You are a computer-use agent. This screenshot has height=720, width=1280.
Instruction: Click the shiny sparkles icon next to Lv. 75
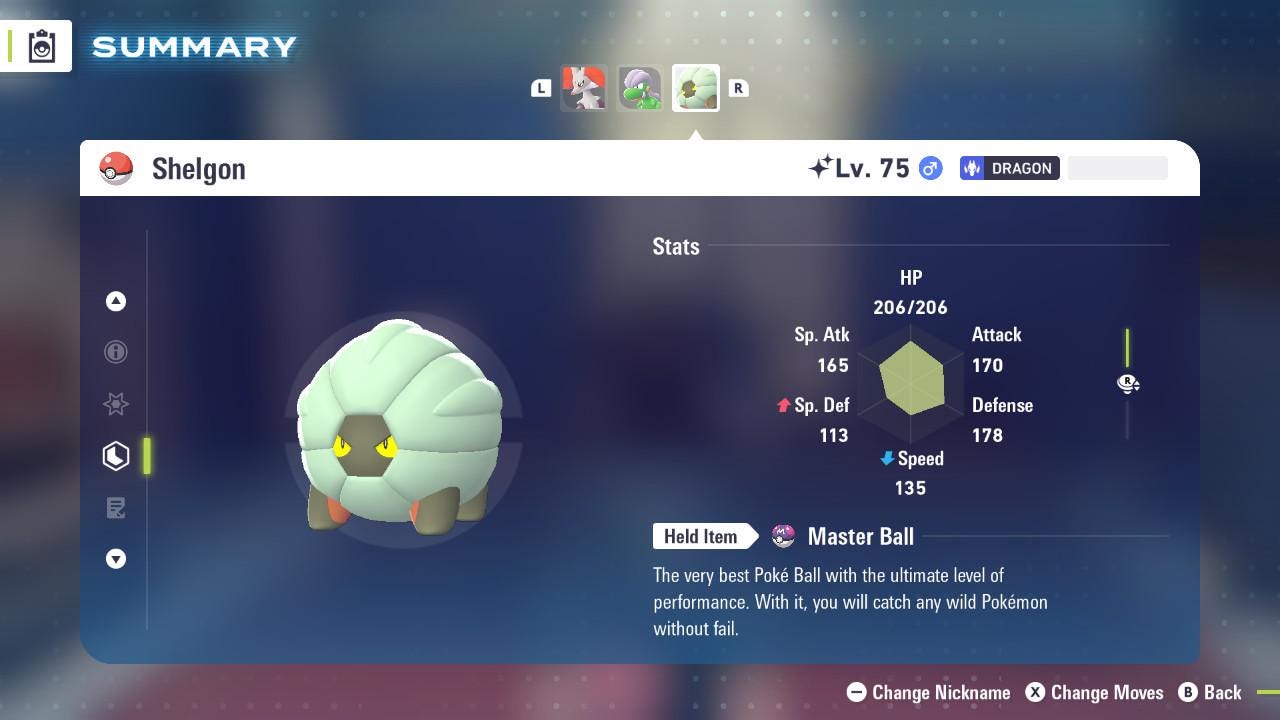[824, 166]
